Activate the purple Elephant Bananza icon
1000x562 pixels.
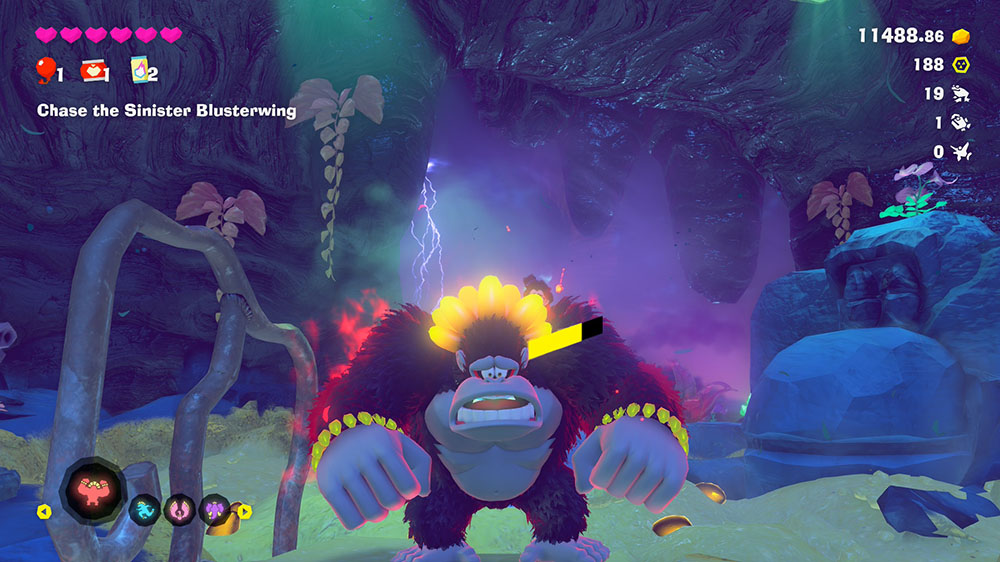tap(214, 511)
